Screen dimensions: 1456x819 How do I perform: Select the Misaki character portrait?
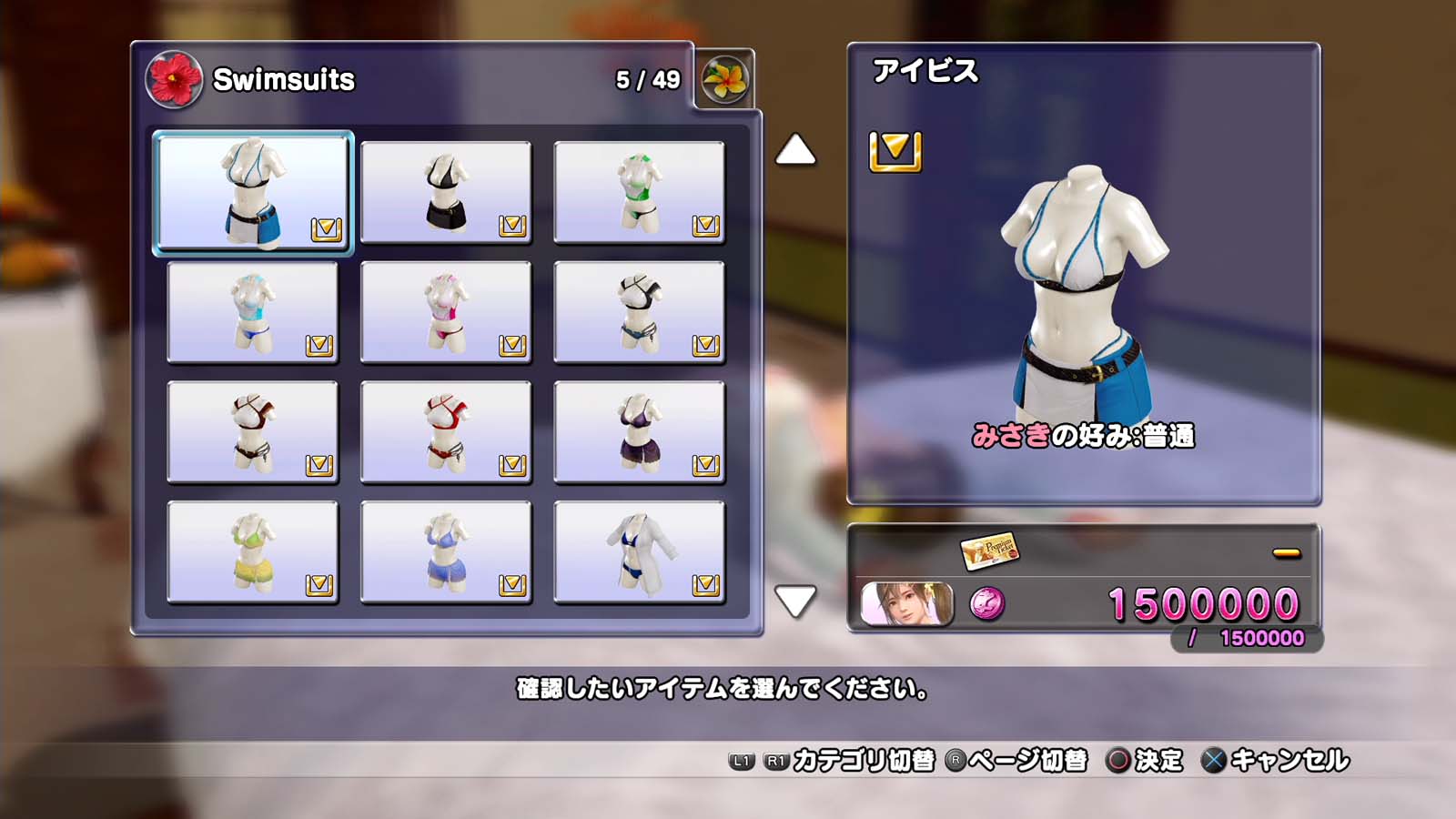tap(906, 604)
